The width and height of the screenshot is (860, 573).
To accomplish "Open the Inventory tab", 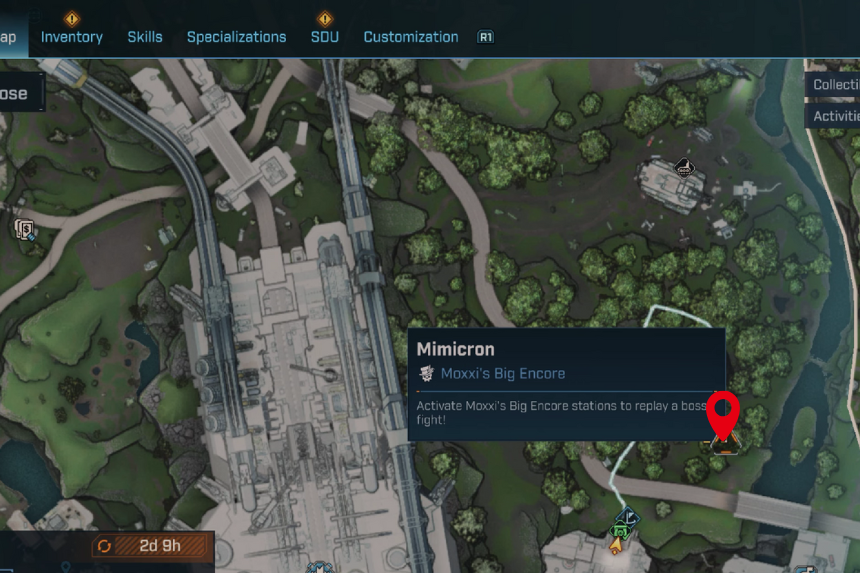I will 71,37.
